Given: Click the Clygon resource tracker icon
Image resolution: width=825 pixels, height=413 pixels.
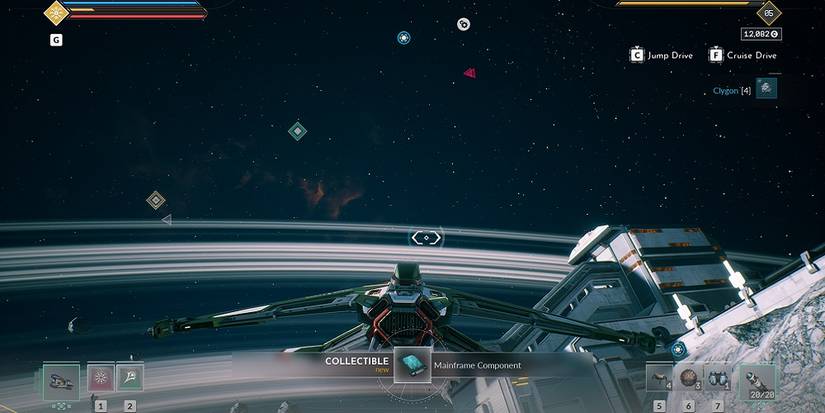Looking at the screenshot, I should [766, 89].
